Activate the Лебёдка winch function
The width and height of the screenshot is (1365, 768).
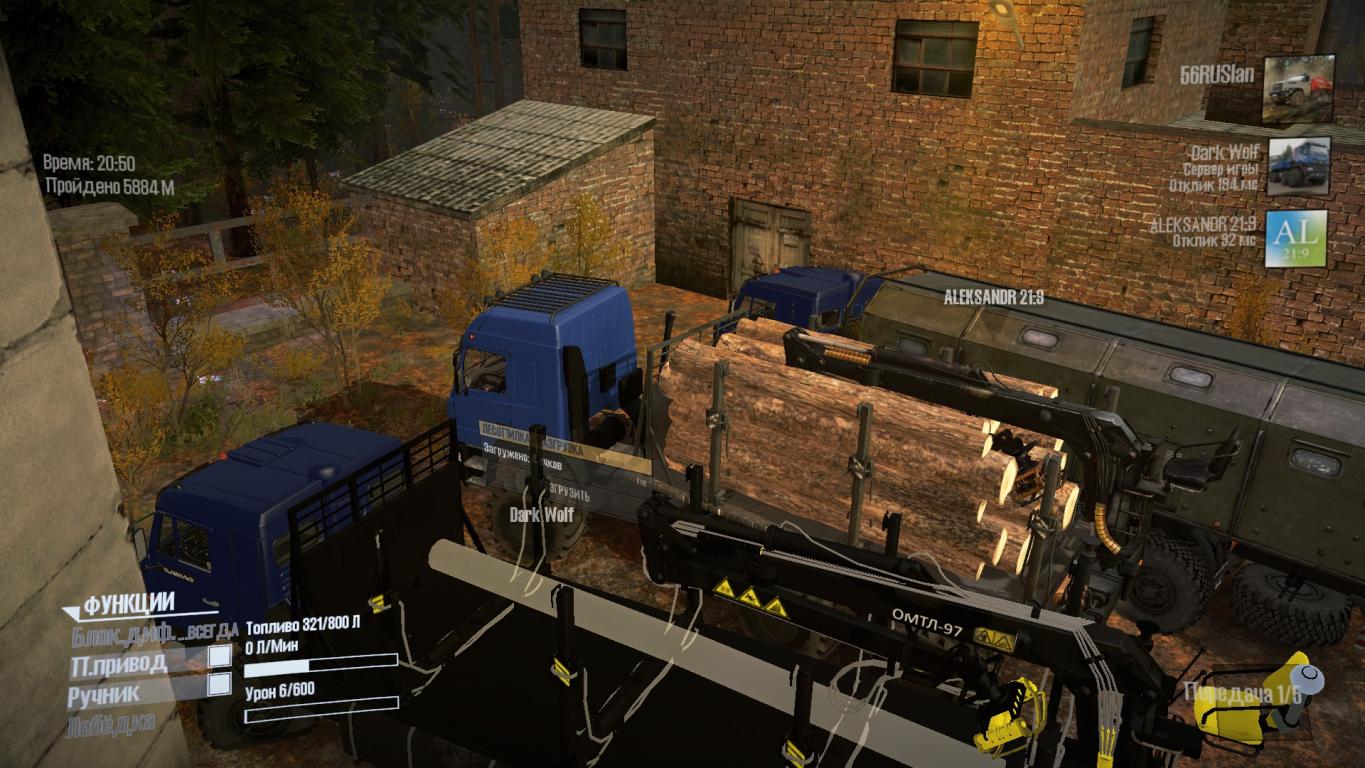tap(112, 721)
